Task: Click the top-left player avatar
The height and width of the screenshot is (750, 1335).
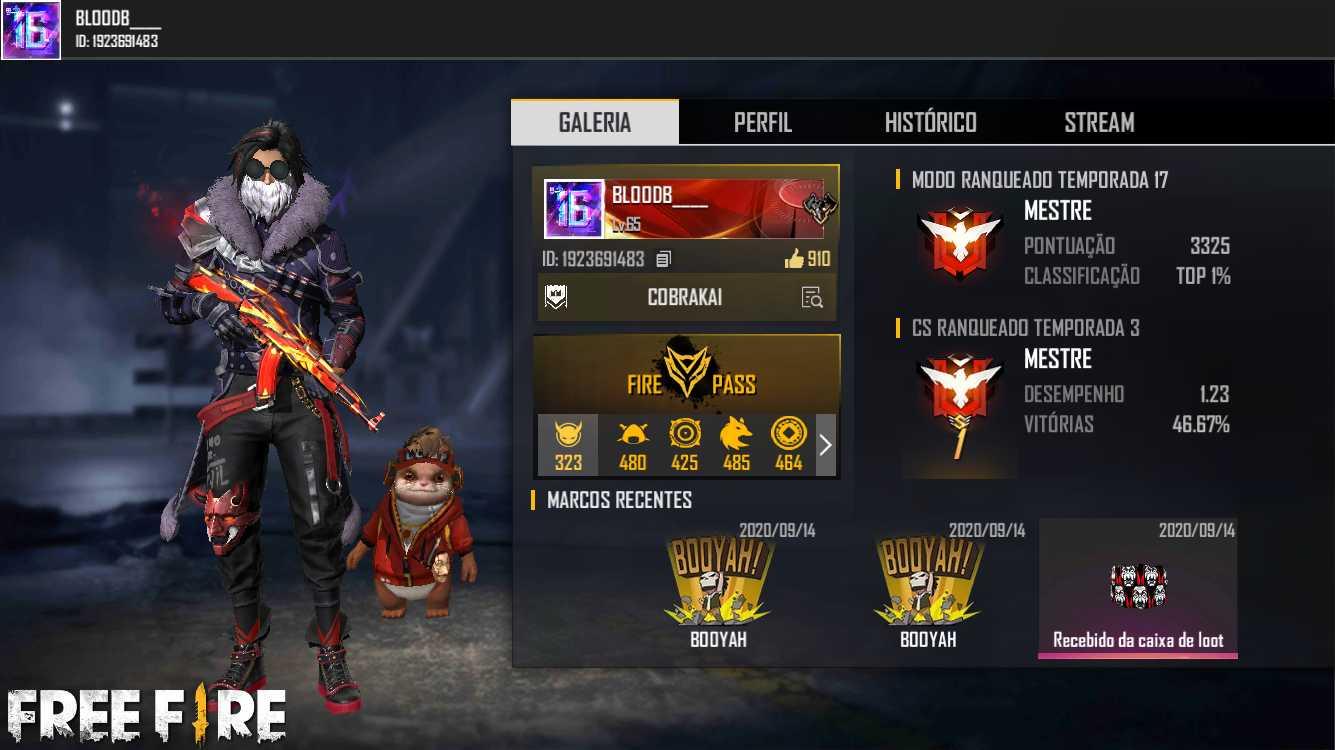Action: 31,30
